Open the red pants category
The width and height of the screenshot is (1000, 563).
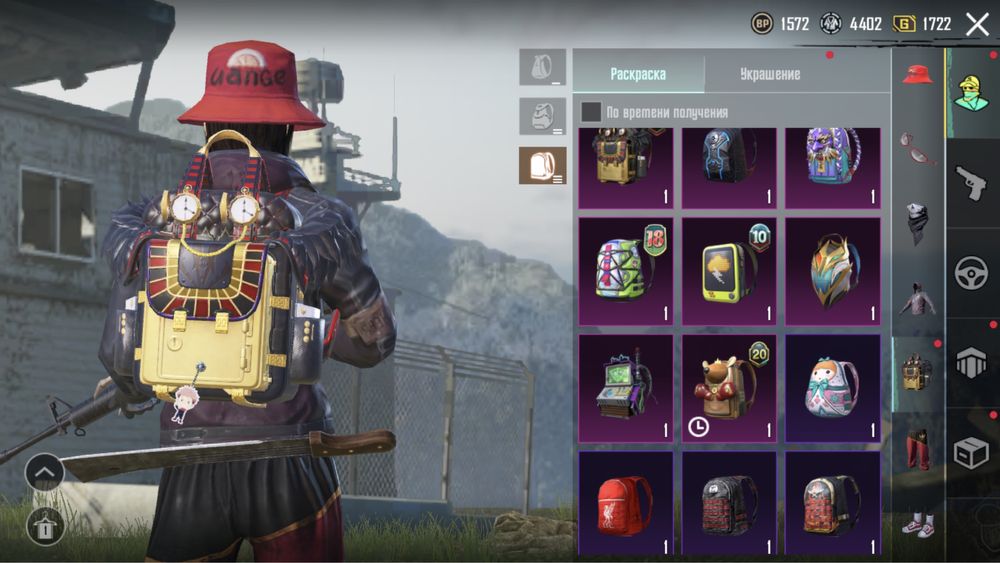[917, 448]
